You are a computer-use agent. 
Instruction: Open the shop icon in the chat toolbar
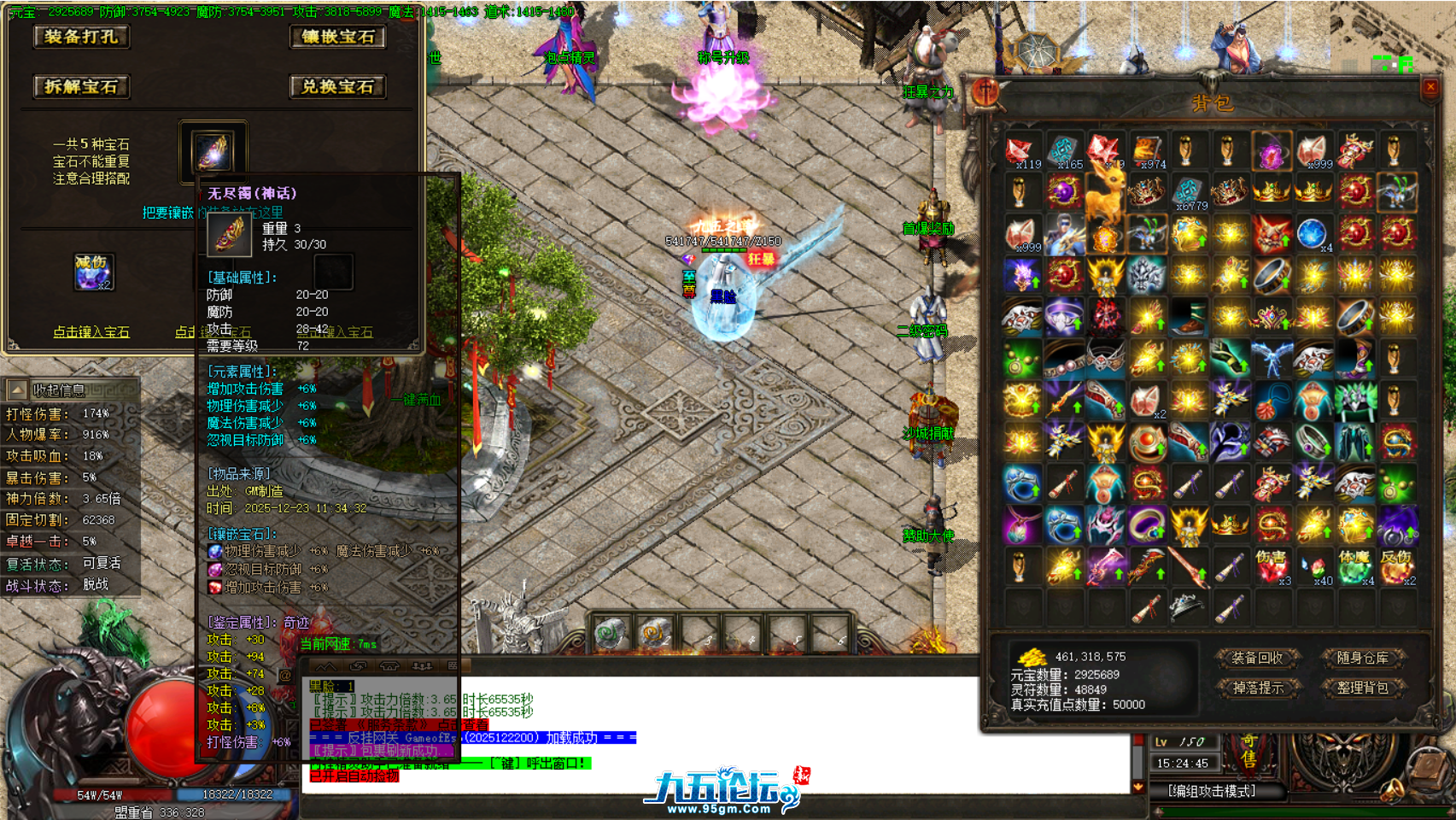pyautogui.click(x=389, y=666)
